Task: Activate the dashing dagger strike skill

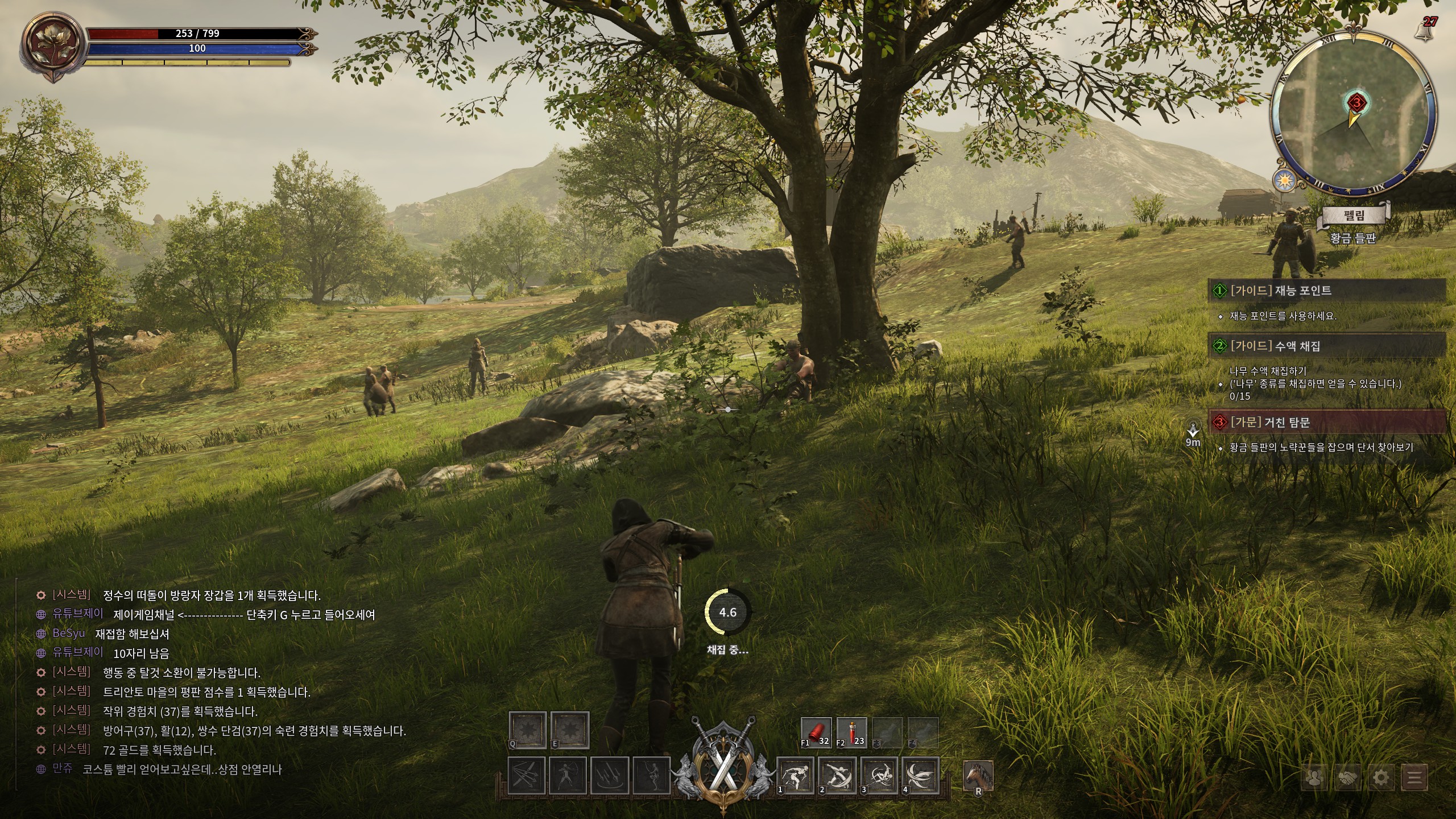Action: point(795,776)
